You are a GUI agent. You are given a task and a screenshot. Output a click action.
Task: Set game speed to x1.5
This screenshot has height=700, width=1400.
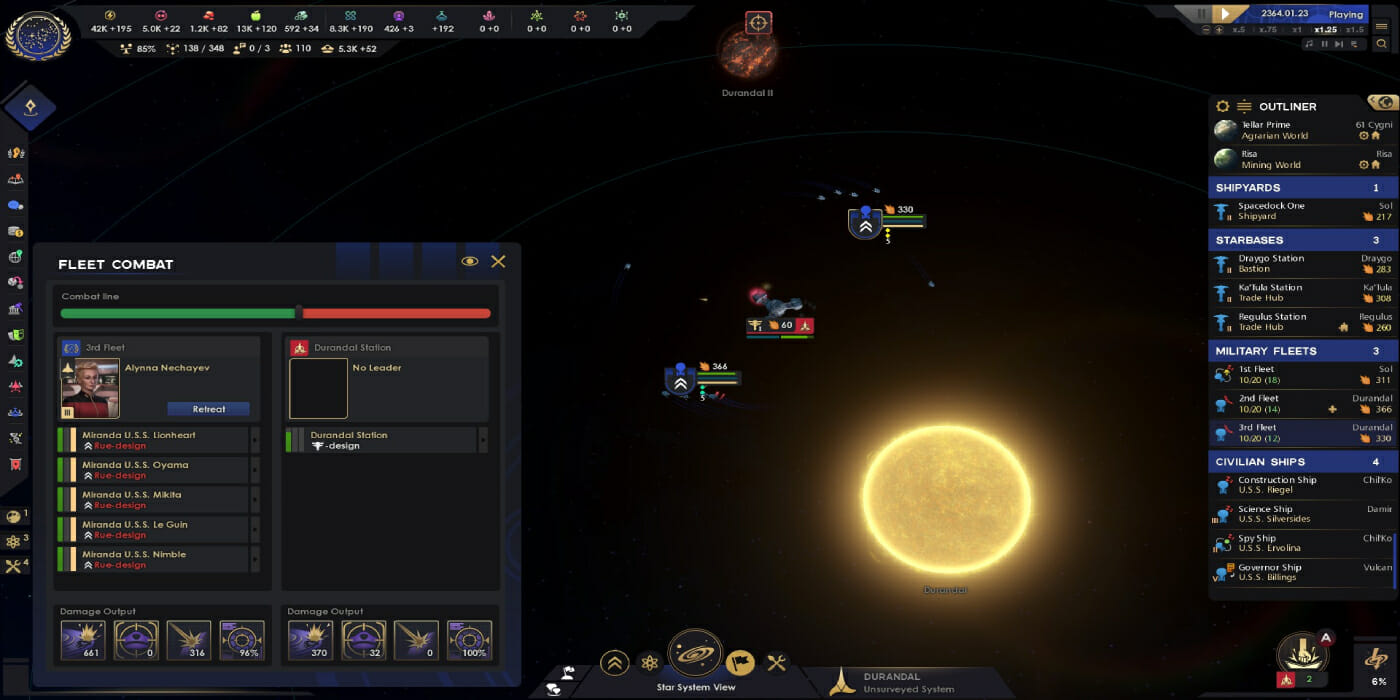coord(1354,30)
